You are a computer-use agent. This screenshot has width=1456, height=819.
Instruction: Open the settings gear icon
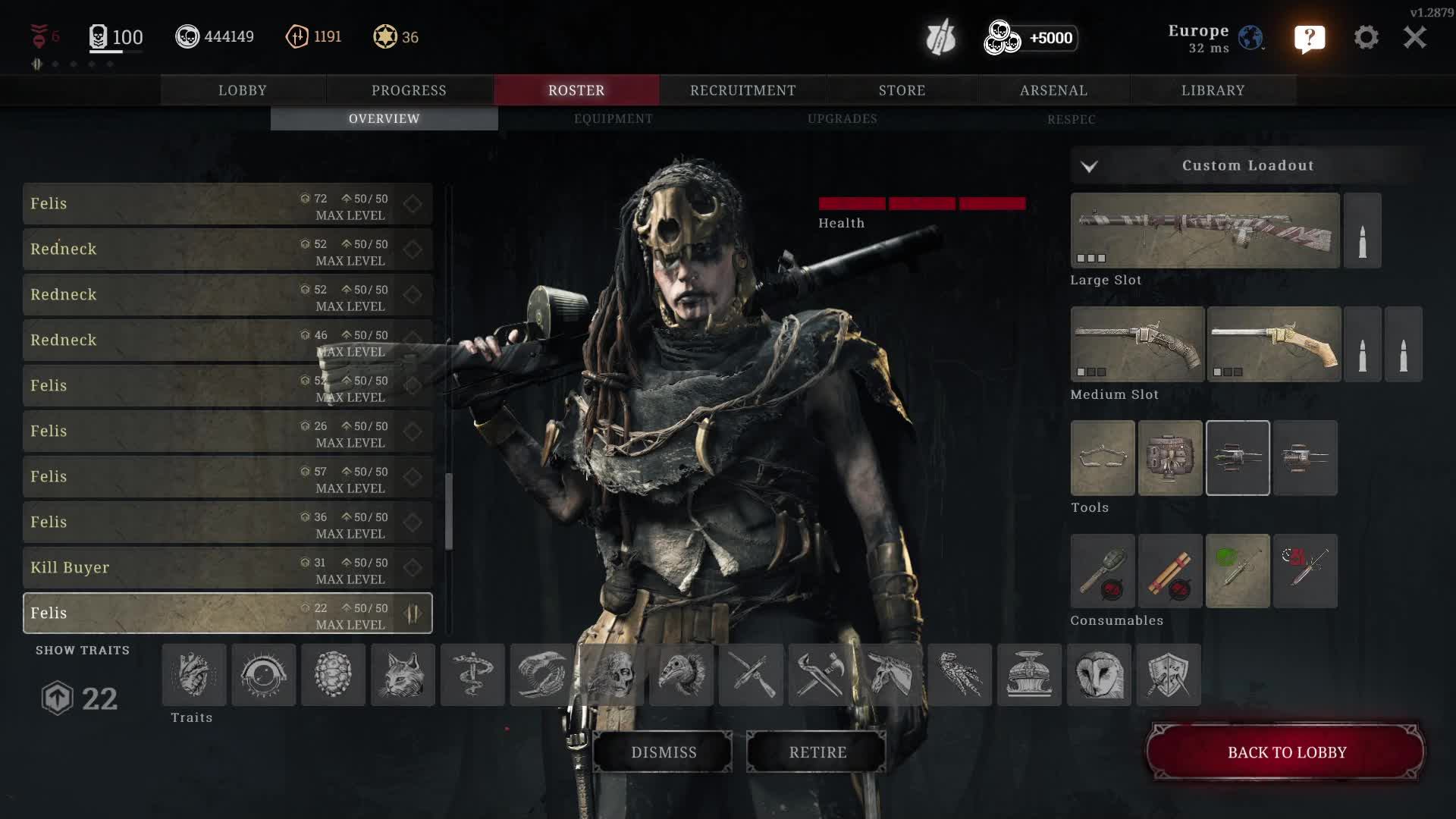(x=1366, y=37)
